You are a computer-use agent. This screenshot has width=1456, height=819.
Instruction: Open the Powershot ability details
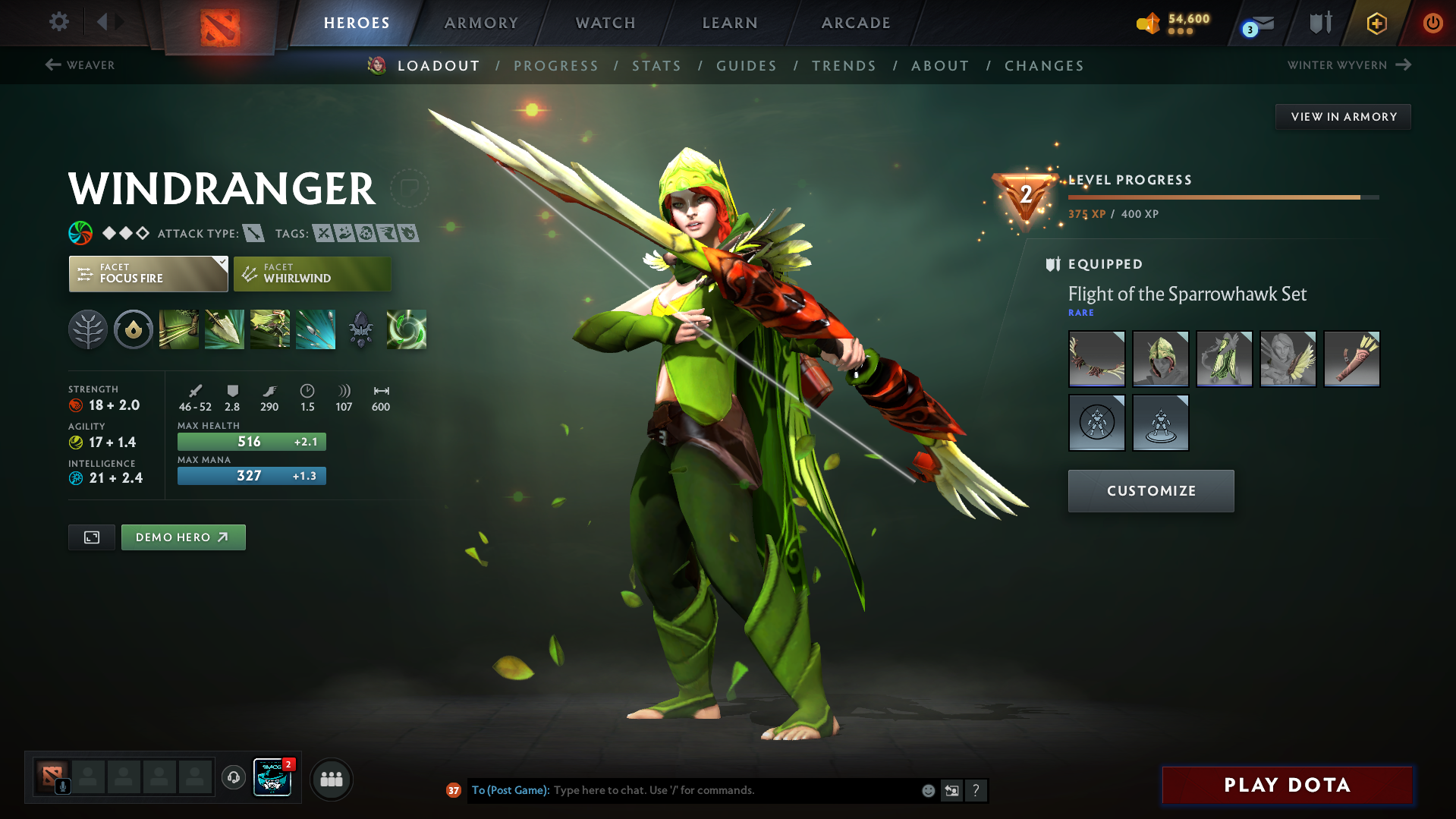[x=225, y=329]
